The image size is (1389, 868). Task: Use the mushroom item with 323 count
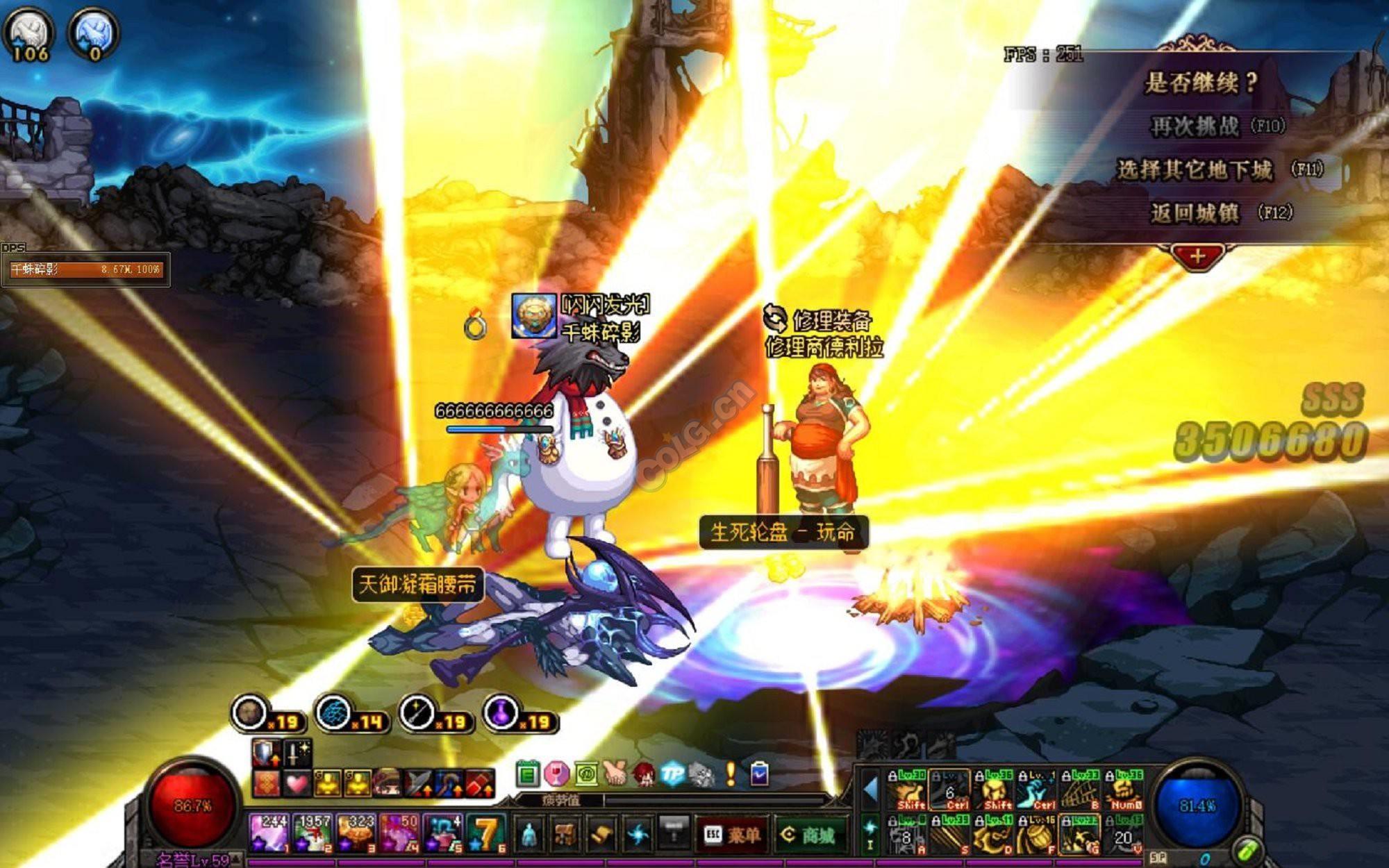tap(356, 833)
